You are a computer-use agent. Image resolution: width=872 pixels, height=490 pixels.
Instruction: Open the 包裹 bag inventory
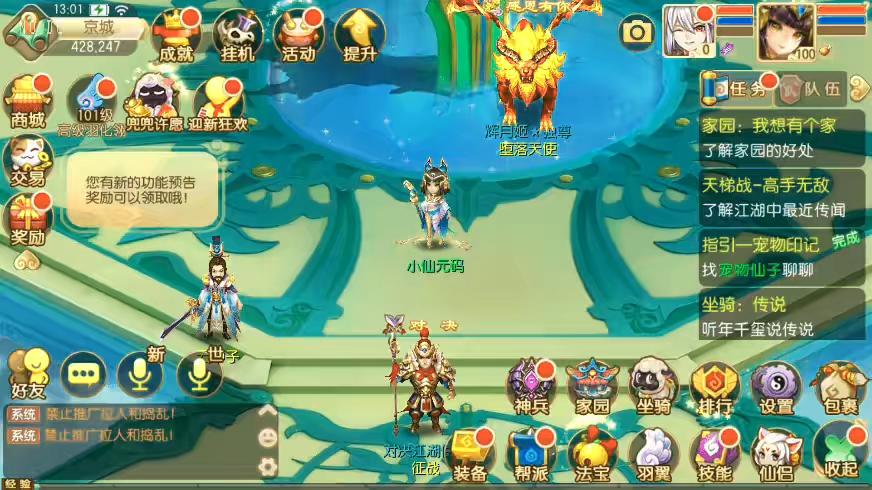836,386
